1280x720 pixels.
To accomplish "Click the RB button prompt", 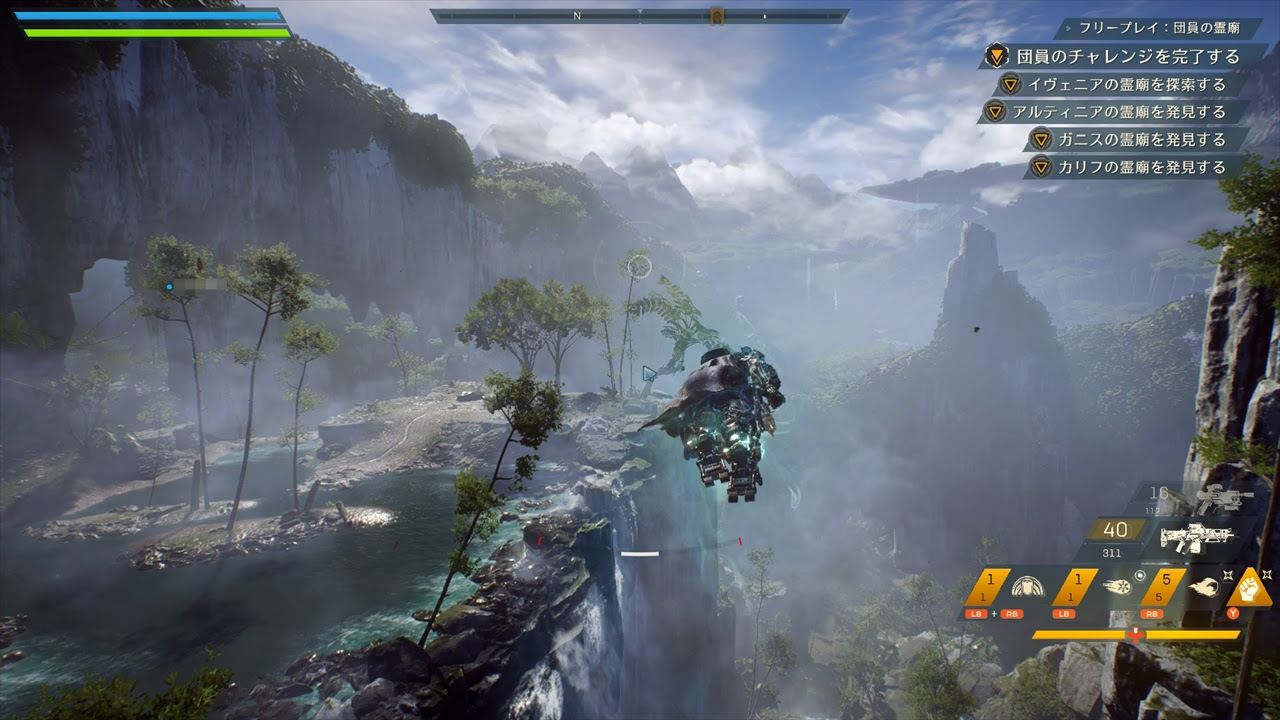I will tap(1152, 614).
